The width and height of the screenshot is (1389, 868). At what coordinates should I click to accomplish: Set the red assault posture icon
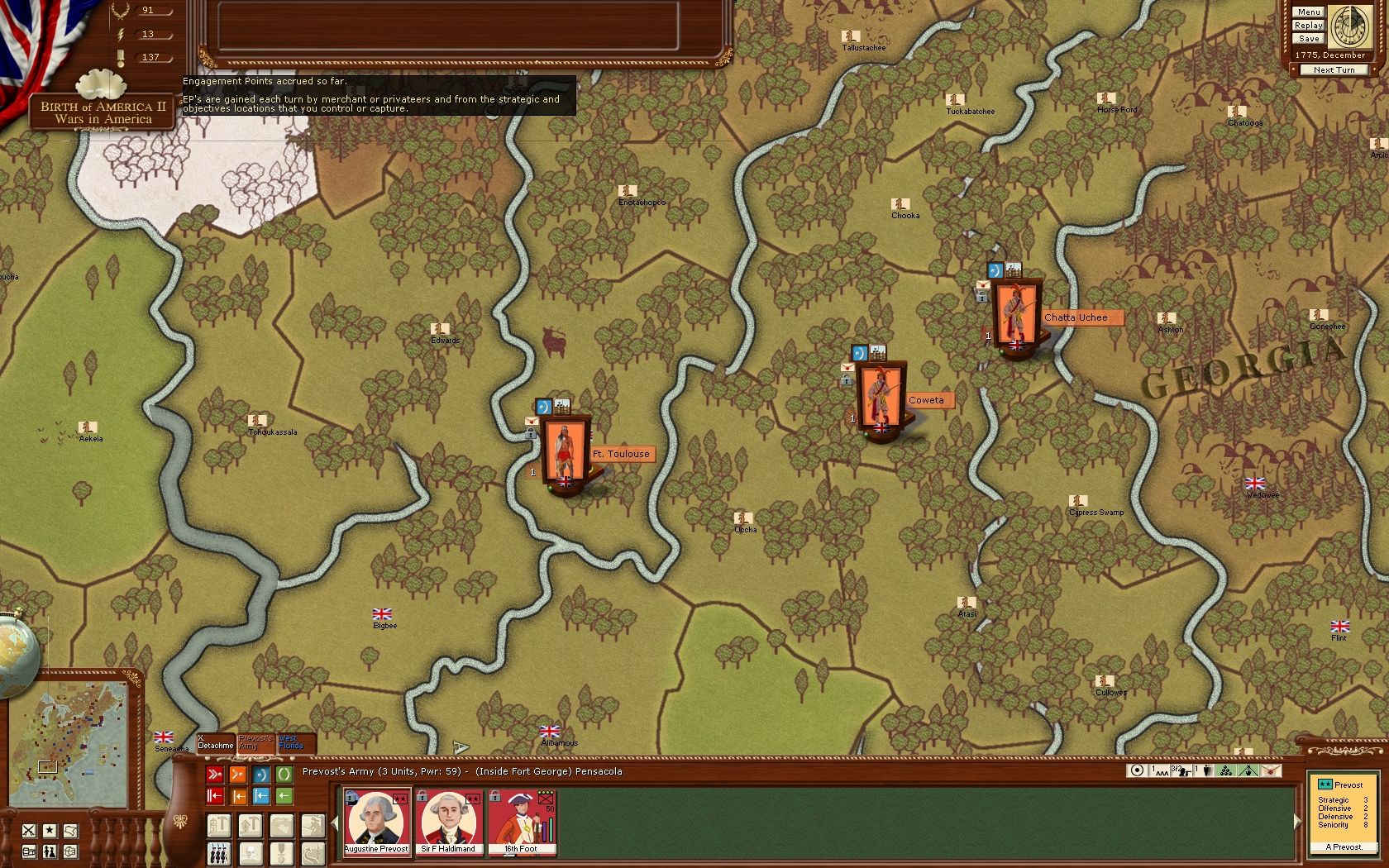click(x=214, y=775)
